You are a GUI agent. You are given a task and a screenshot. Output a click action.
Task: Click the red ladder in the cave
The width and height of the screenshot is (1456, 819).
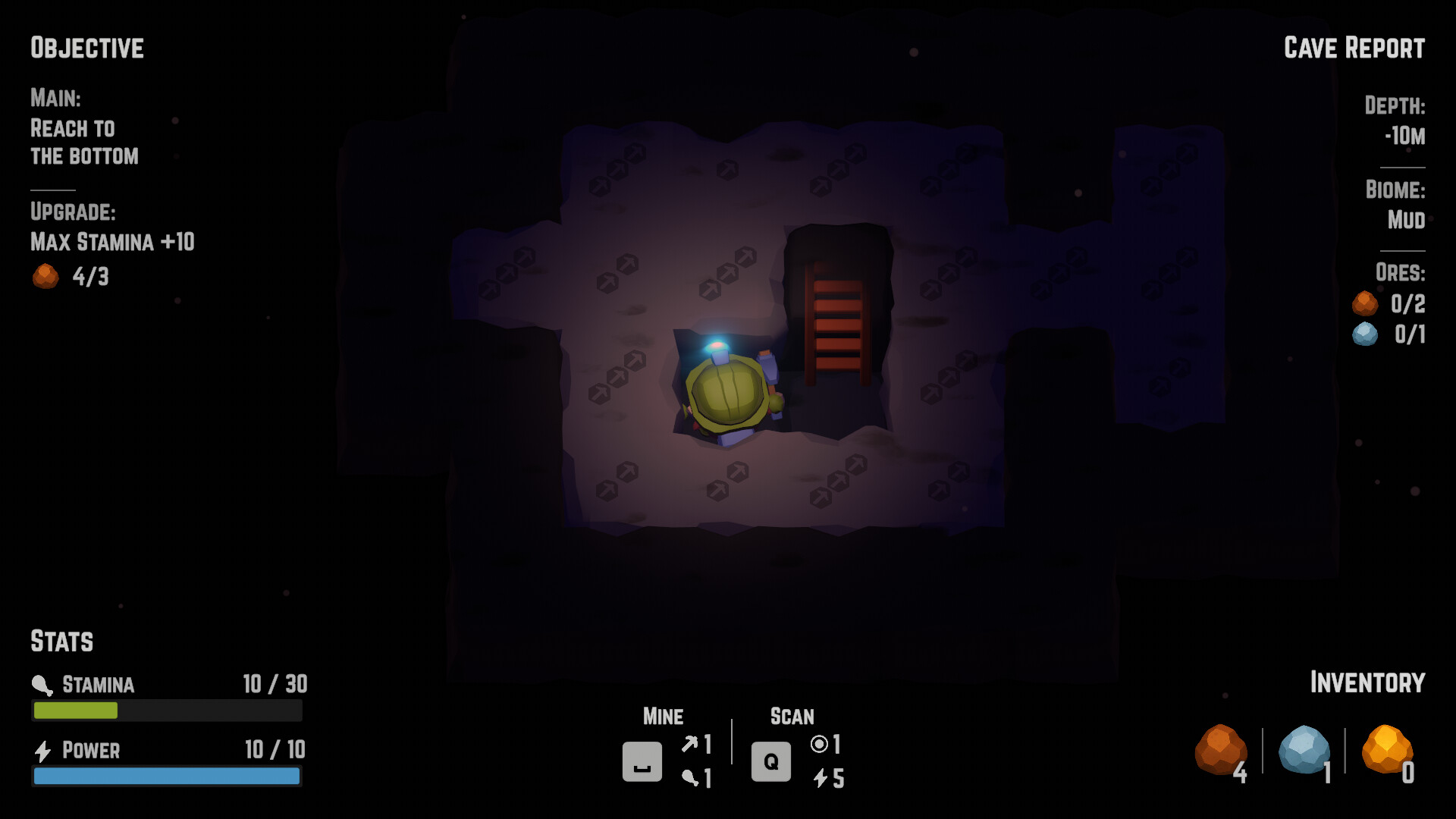pyautogui.click(x=833, y=326)
